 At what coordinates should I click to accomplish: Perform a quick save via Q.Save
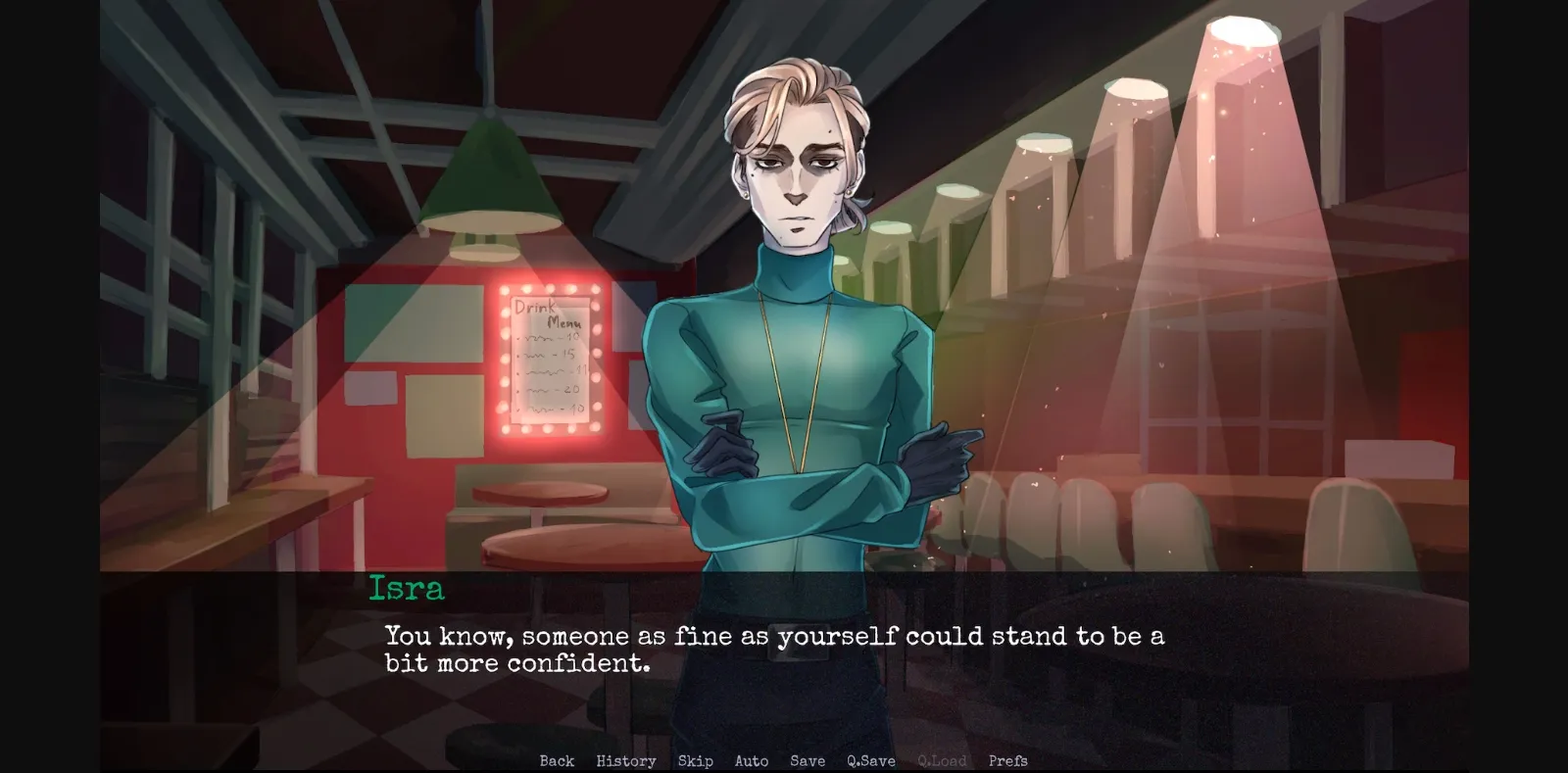tap(870, 760)
